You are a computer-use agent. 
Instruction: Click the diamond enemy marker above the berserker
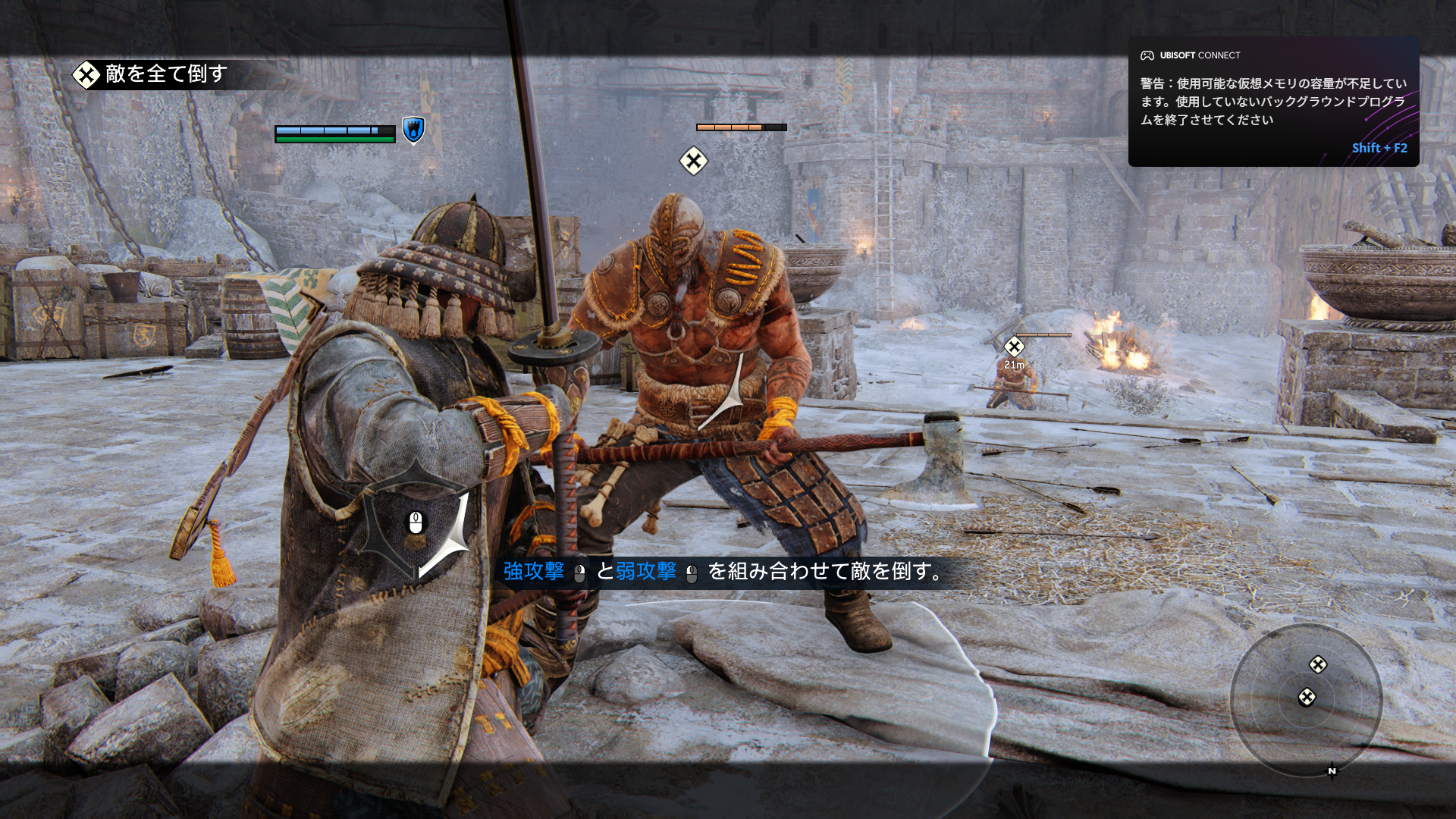coord(693,161)
